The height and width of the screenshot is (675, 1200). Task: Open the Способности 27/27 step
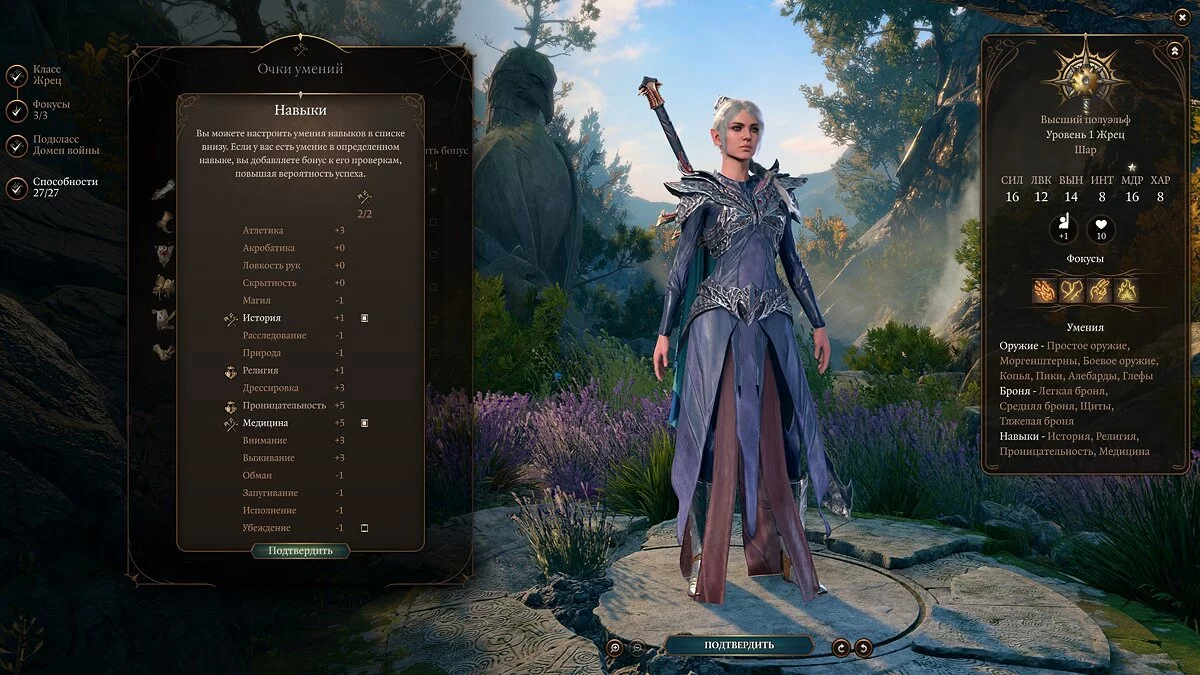tap(17, 188)
